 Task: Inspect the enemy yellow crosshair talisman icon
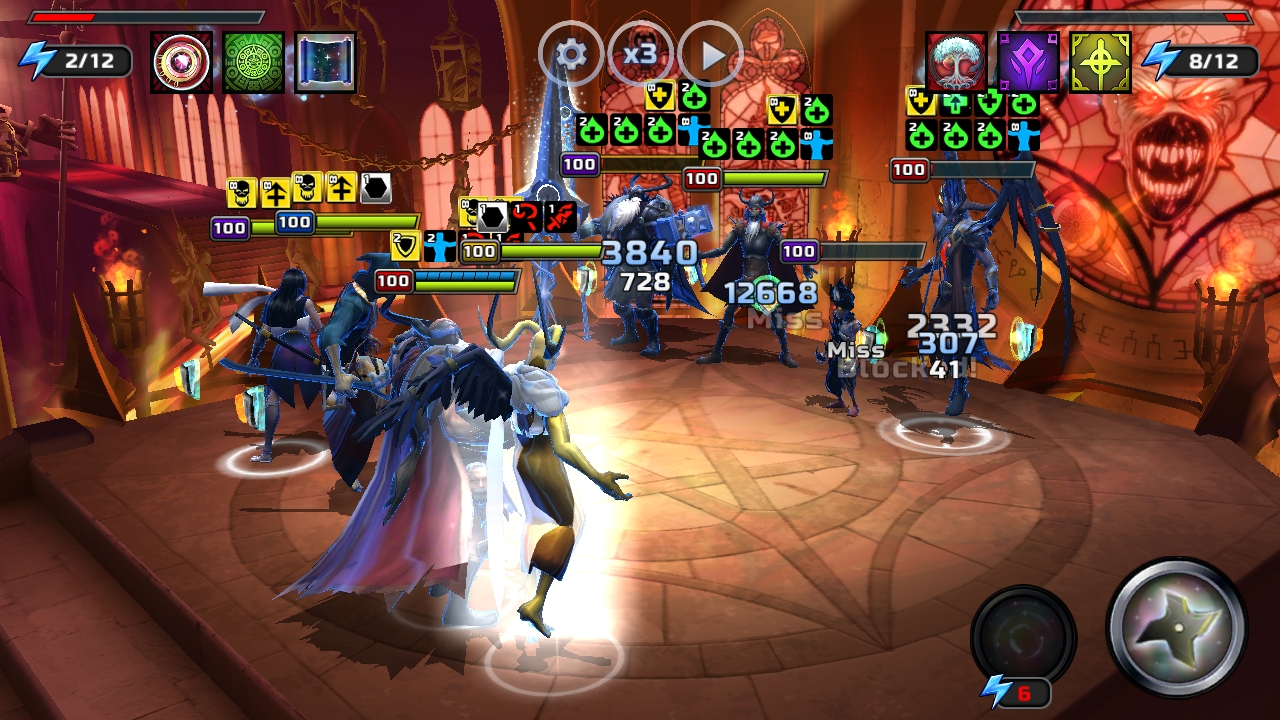click(x=1100, y=62)
